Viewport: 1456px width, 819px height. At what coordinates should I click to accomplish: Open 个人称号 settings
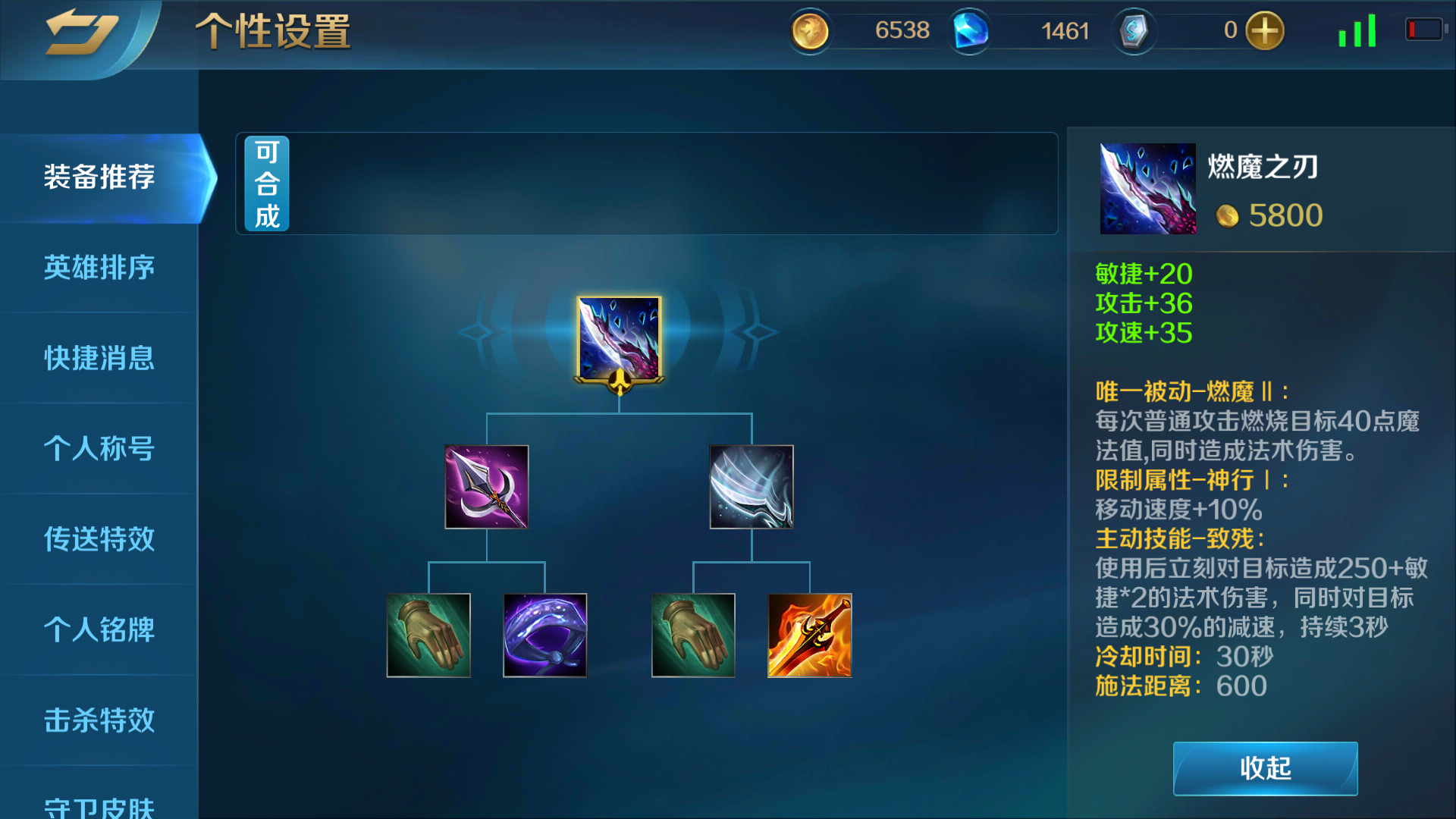(x=99, y=448)
